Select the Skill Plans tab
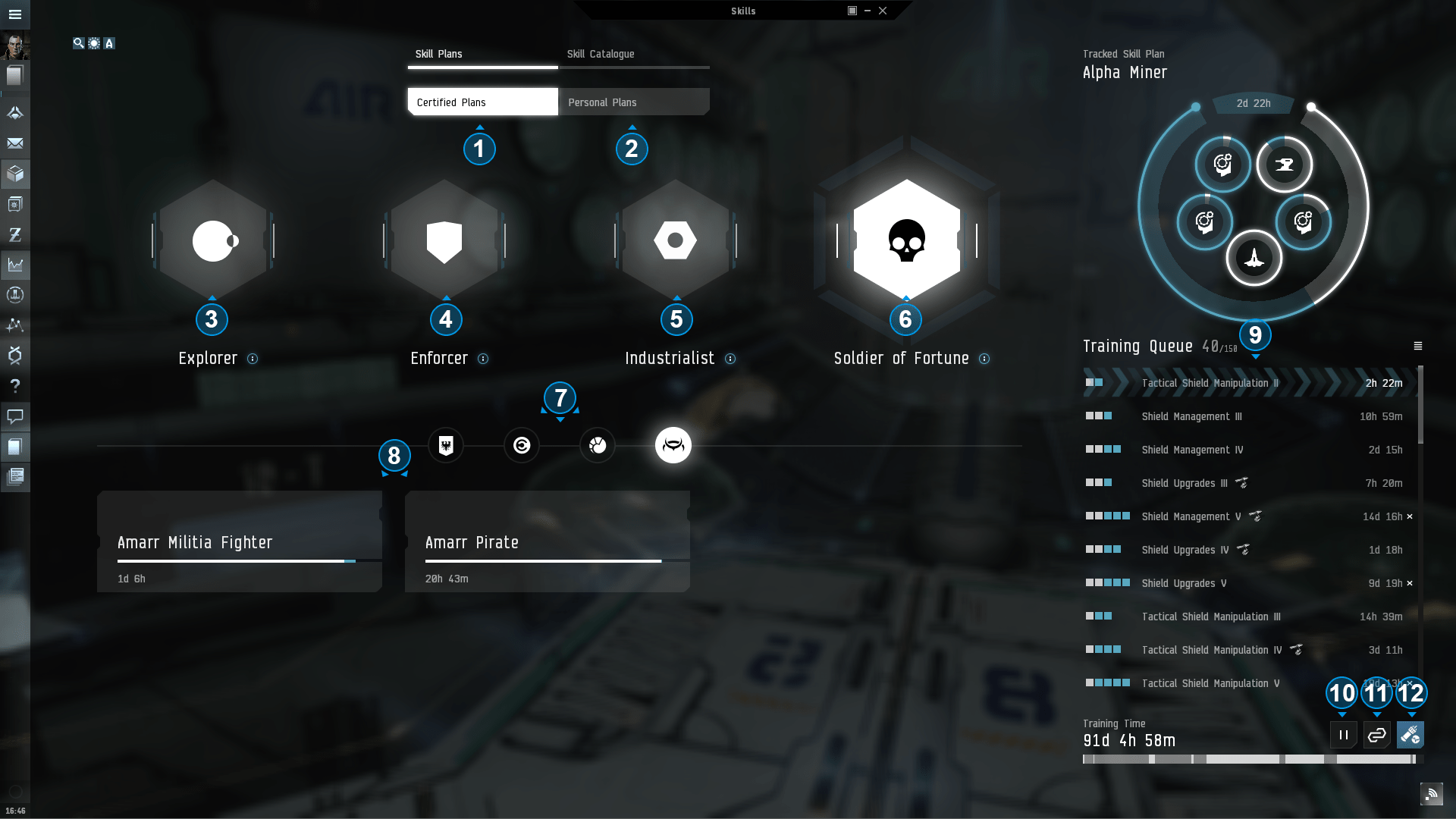 pos(438,54)
